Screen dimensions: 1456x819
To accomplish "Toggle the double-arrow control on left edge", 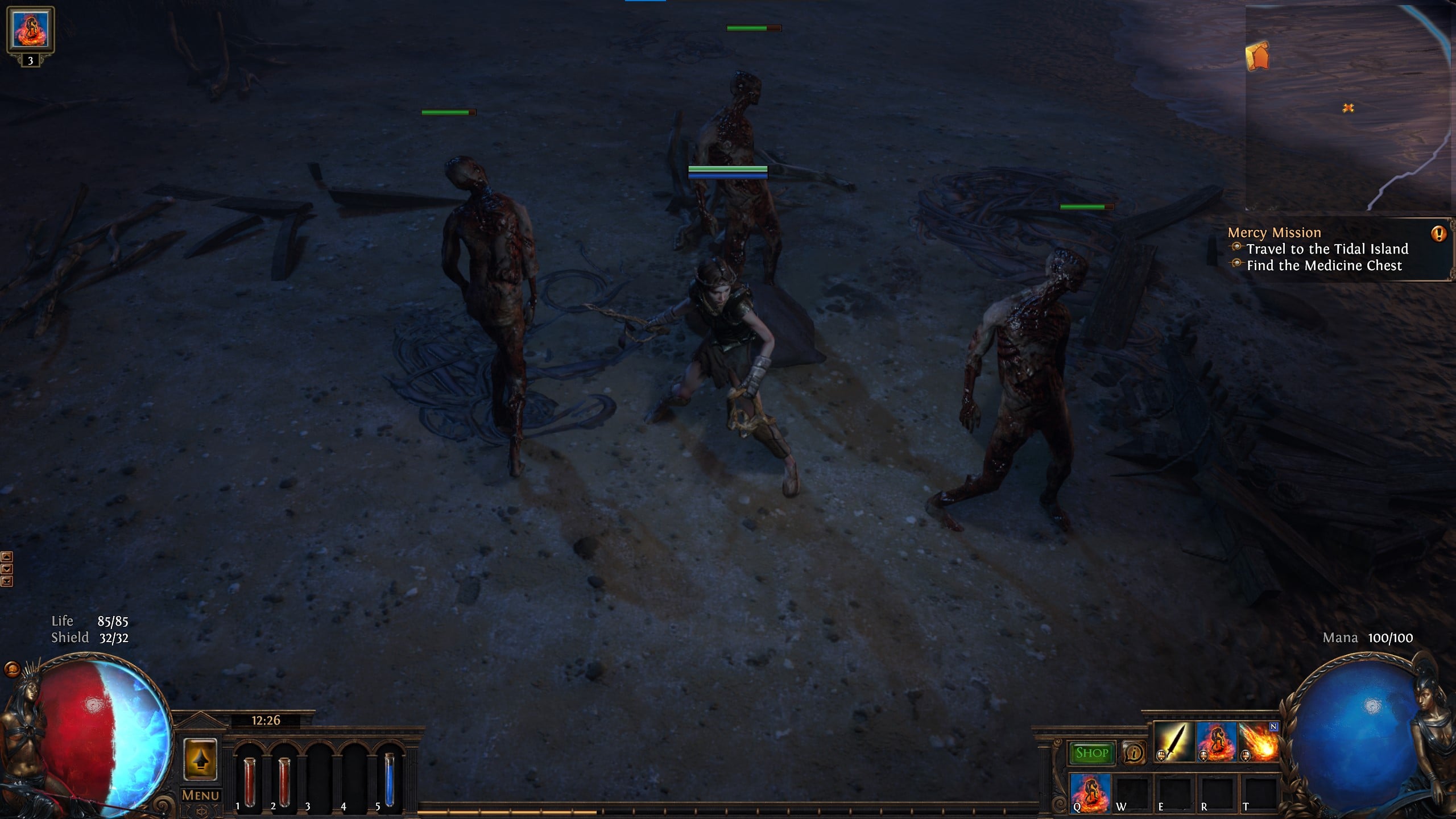I will click(x=7, y=581).
